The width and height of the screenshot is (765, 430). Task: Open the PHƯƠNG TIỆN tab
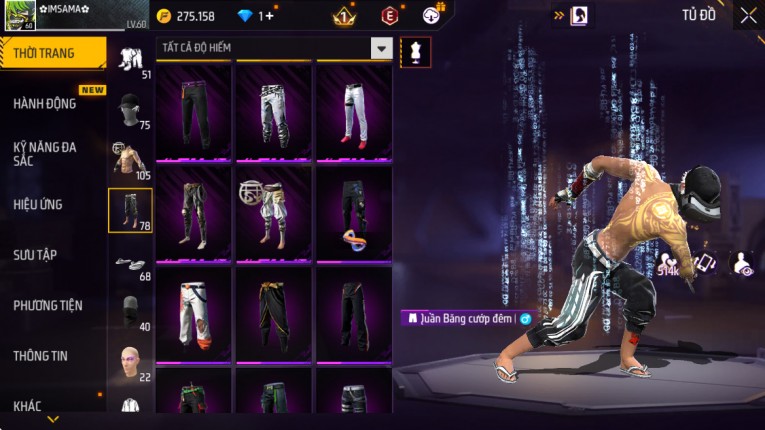pos(48,305)
